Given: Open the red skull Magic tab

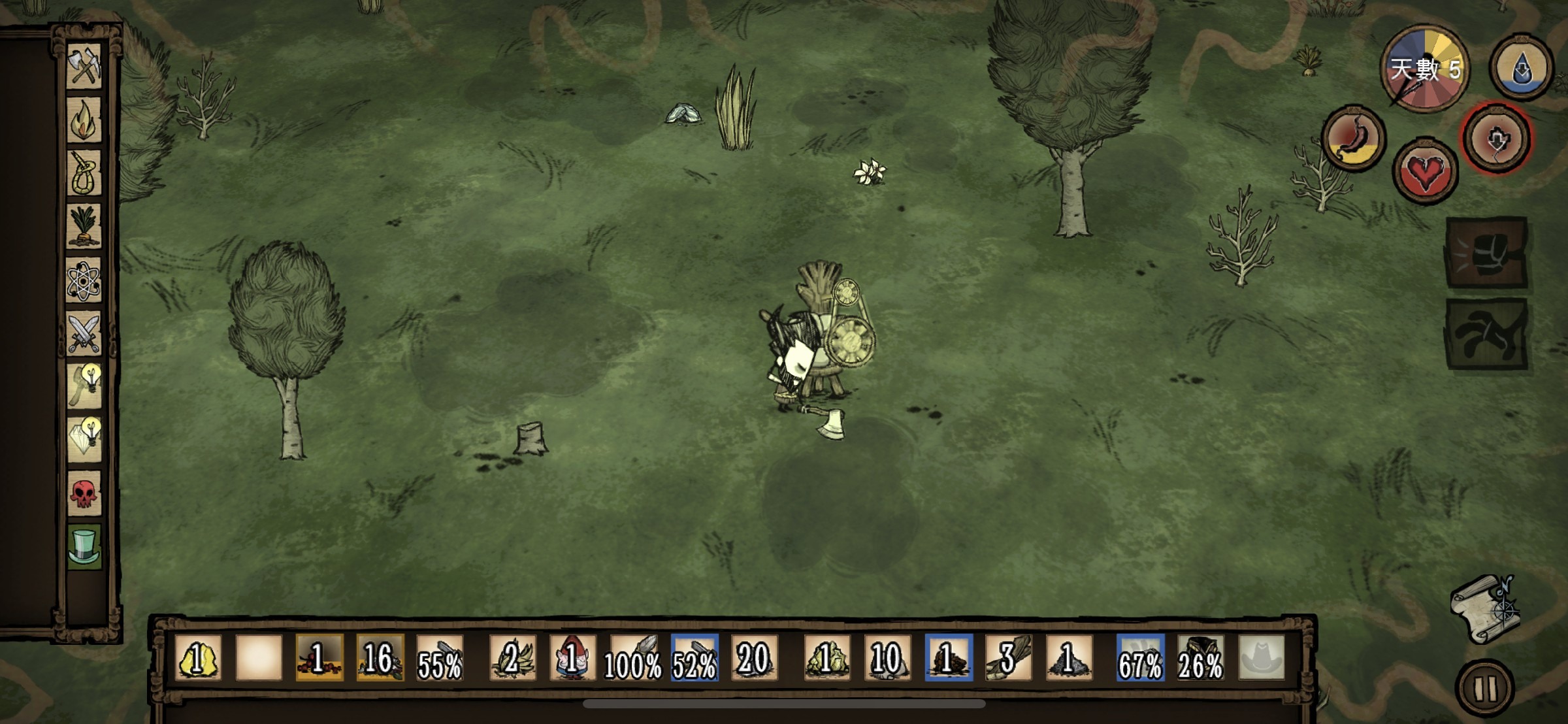Looking at the screenshot, I should click(84, 493).
